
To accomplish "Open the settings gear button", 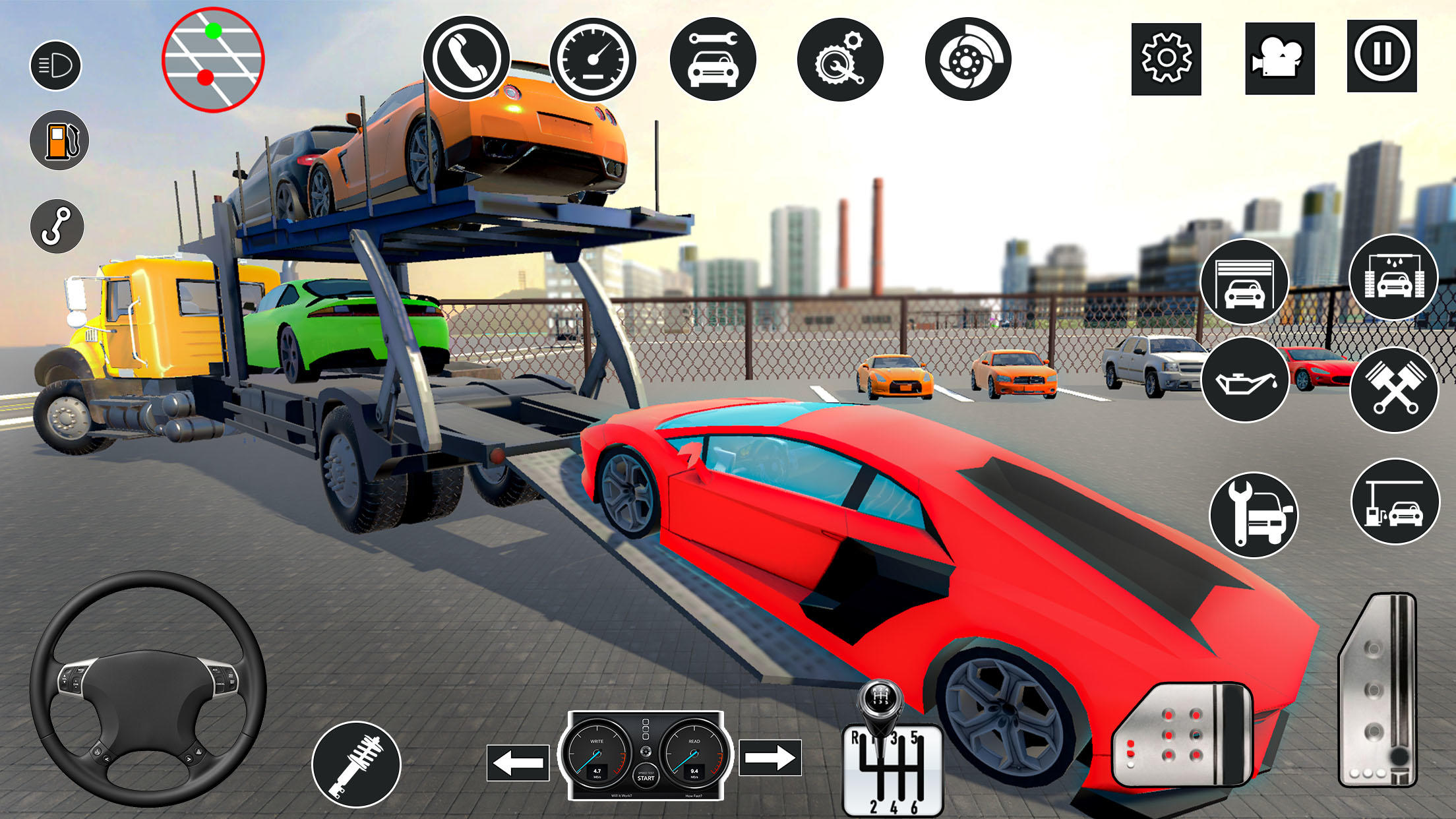I will [1166, 59].
